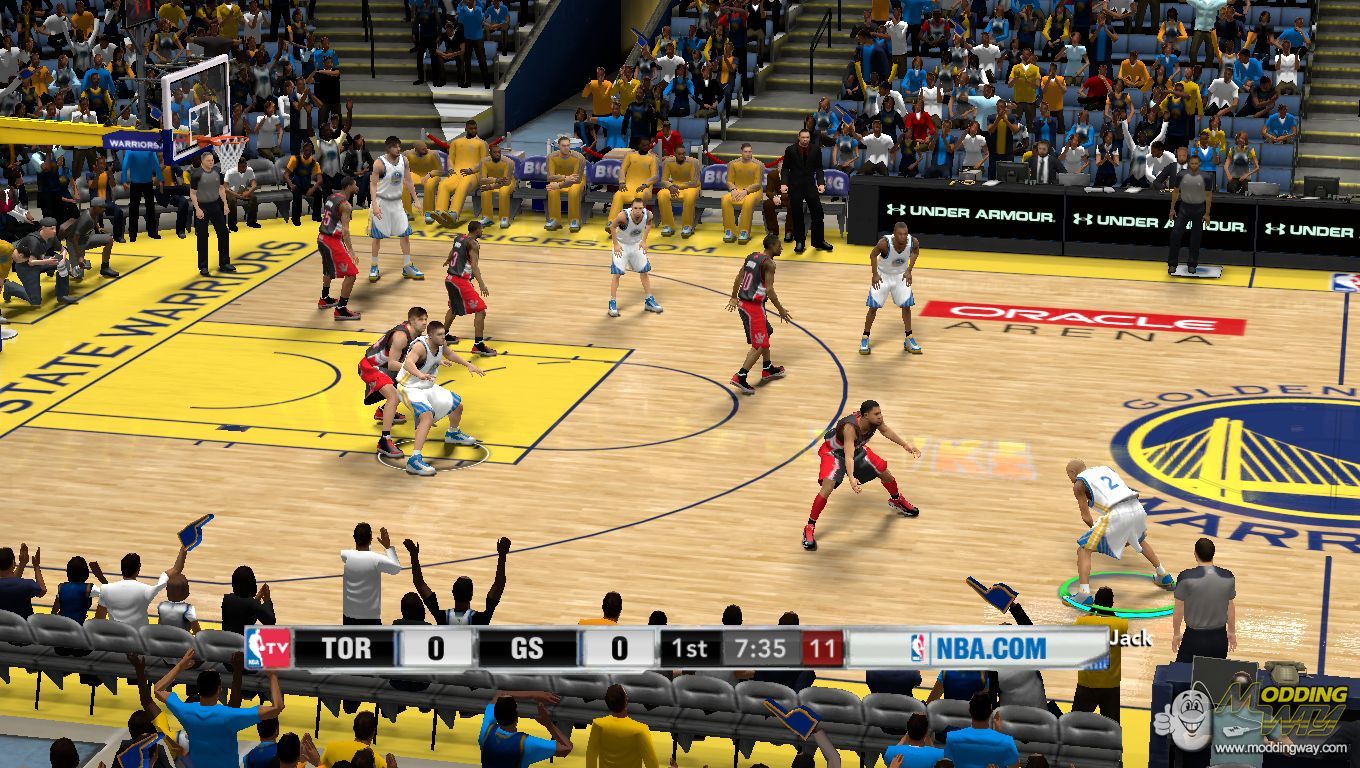
Task: Select the ball handler Jack with the ring marker
Action: 1112,528
